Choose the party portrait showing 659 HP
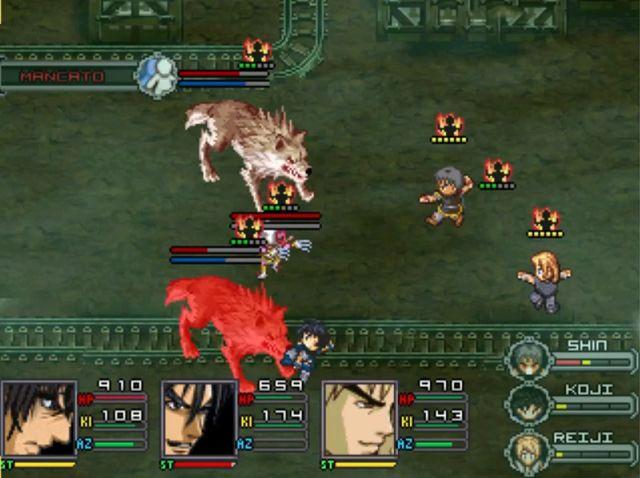Image resolution: width=640 pixels, height=478 pixels. [199, 419]
